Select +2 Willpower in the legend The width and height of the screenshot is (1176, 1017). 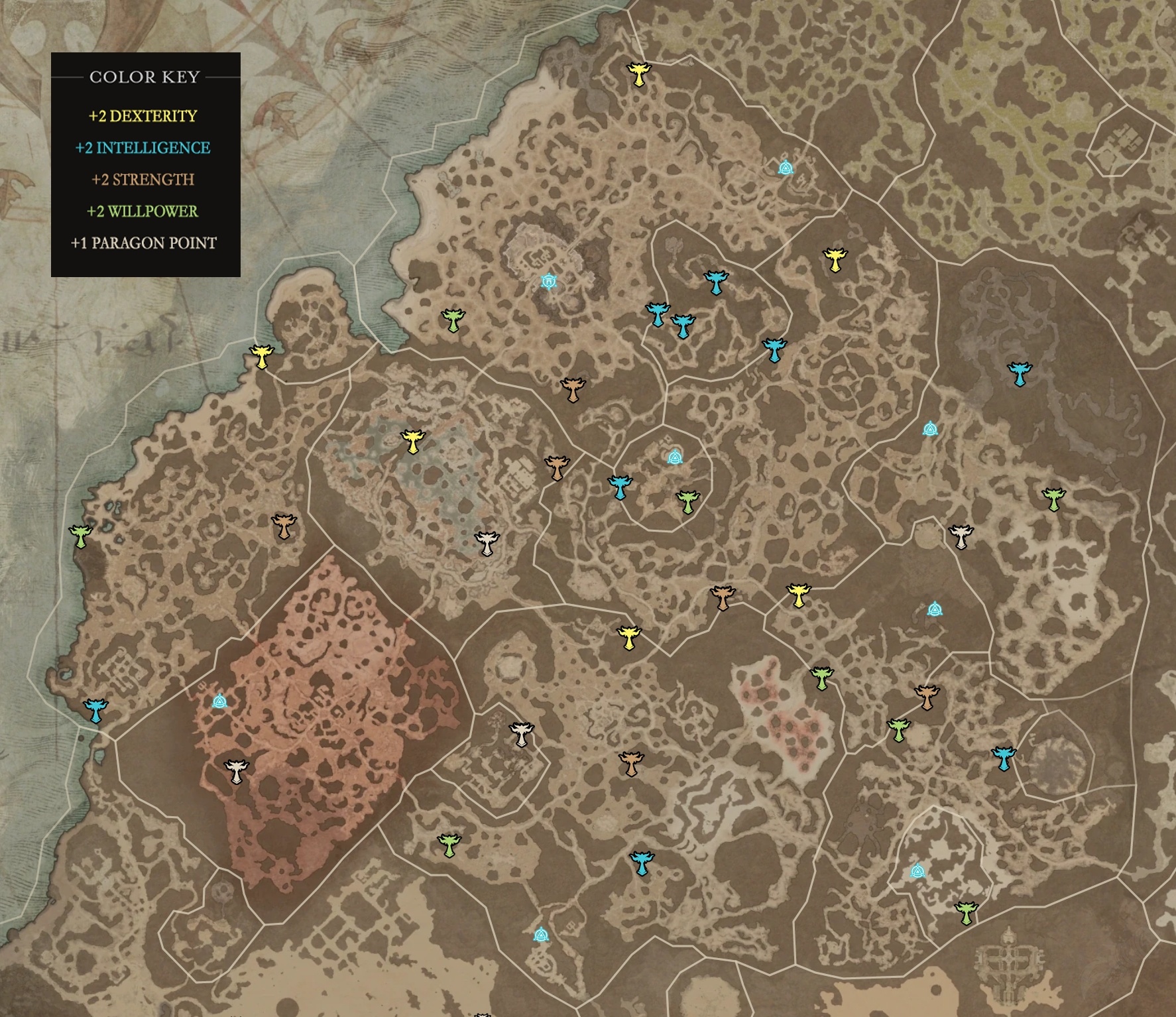(143, 211)
